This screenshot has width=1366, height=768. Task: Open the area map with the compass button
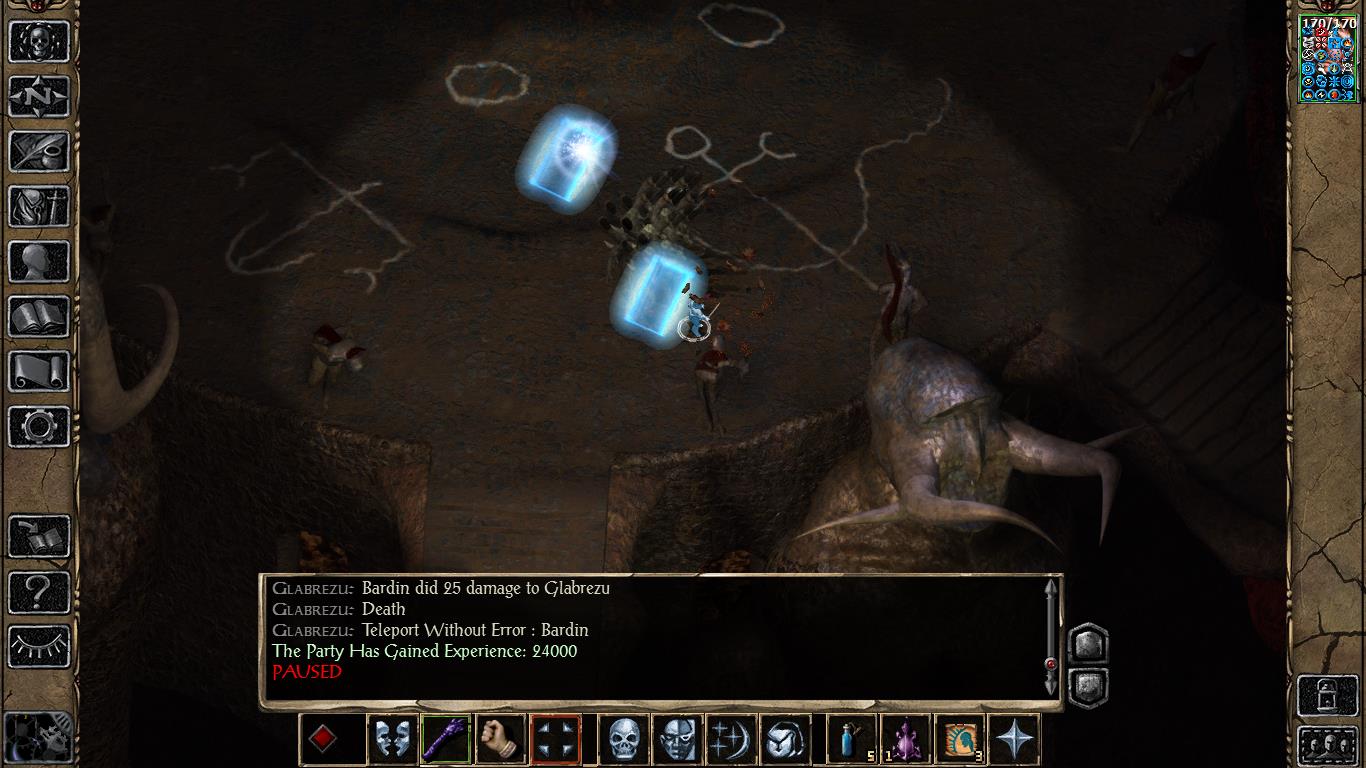point(39,96)
